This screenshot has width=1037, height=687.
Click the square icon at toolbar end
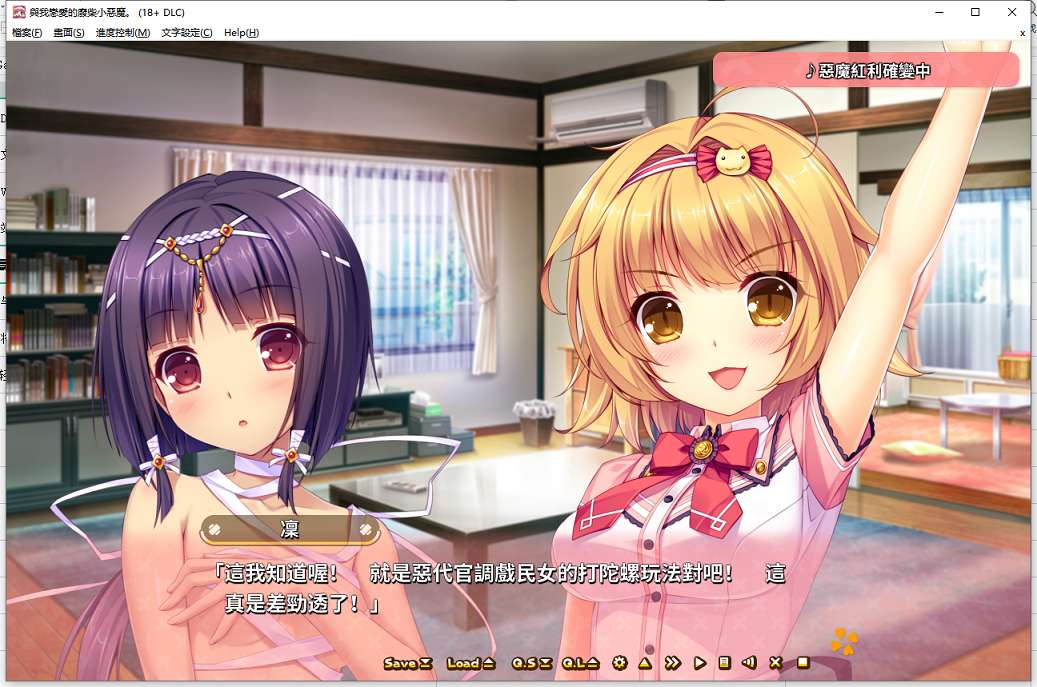(802, 663)
